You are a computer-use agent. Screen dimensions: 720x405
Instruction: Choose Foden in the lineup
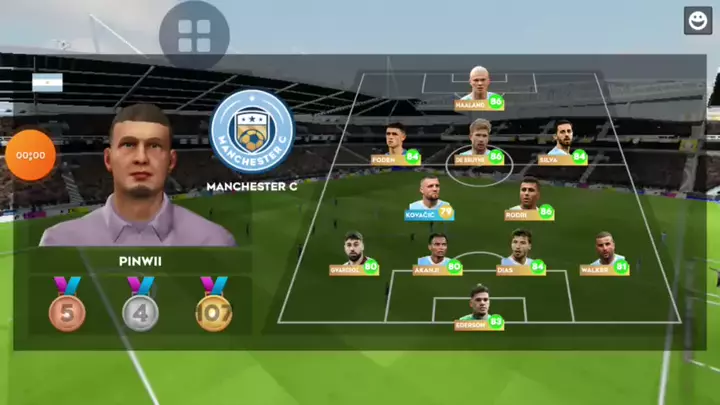[396, 144]
